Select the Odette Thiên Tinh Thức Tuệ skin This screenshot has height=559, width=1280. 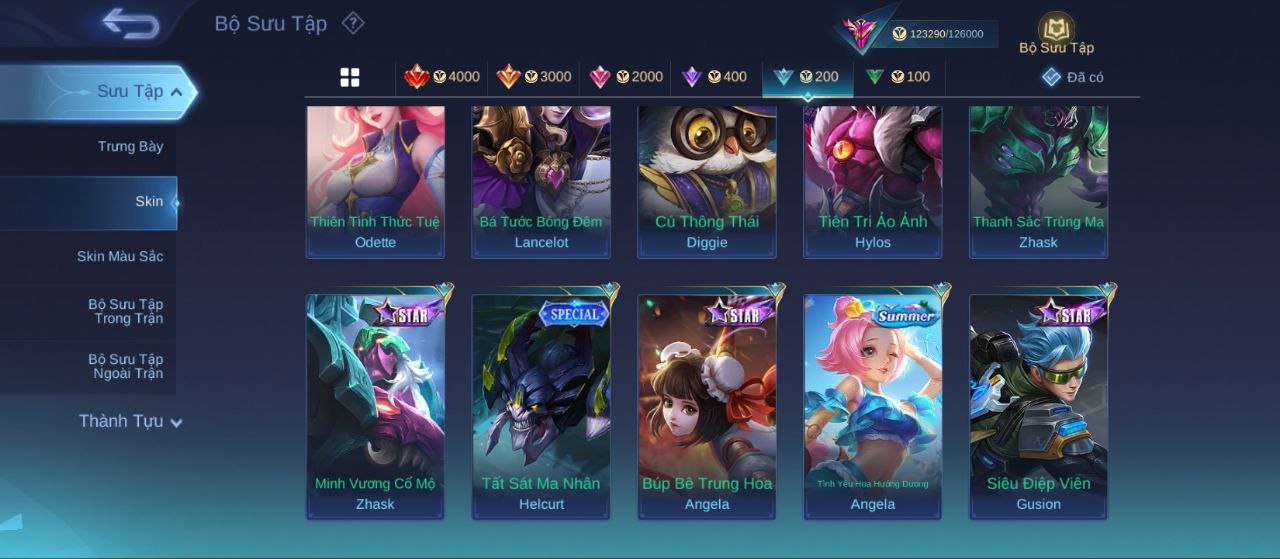(x=375, y=180)
